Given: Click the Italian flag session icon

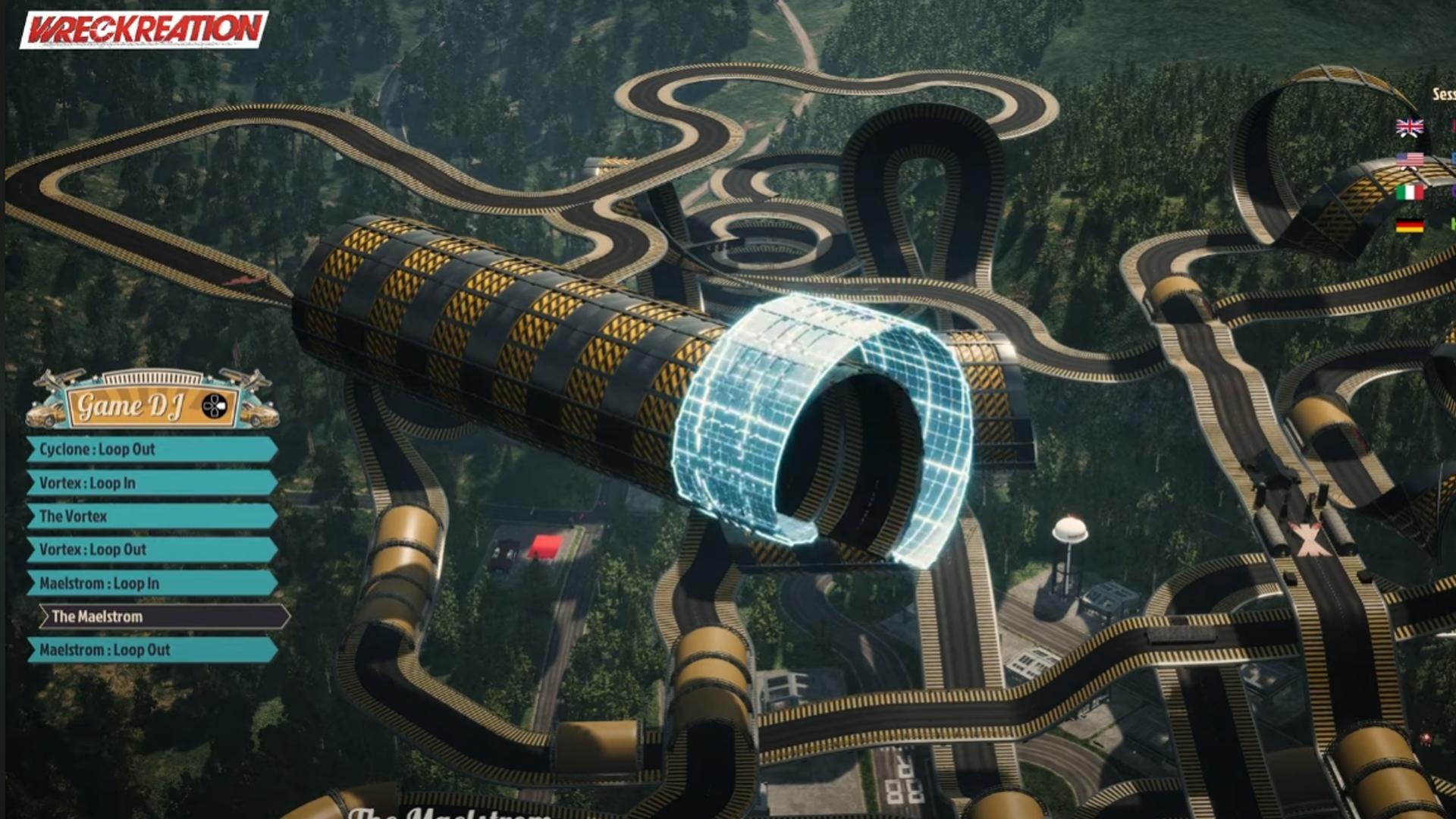Looking at the screenshot, I should 1411,192.
